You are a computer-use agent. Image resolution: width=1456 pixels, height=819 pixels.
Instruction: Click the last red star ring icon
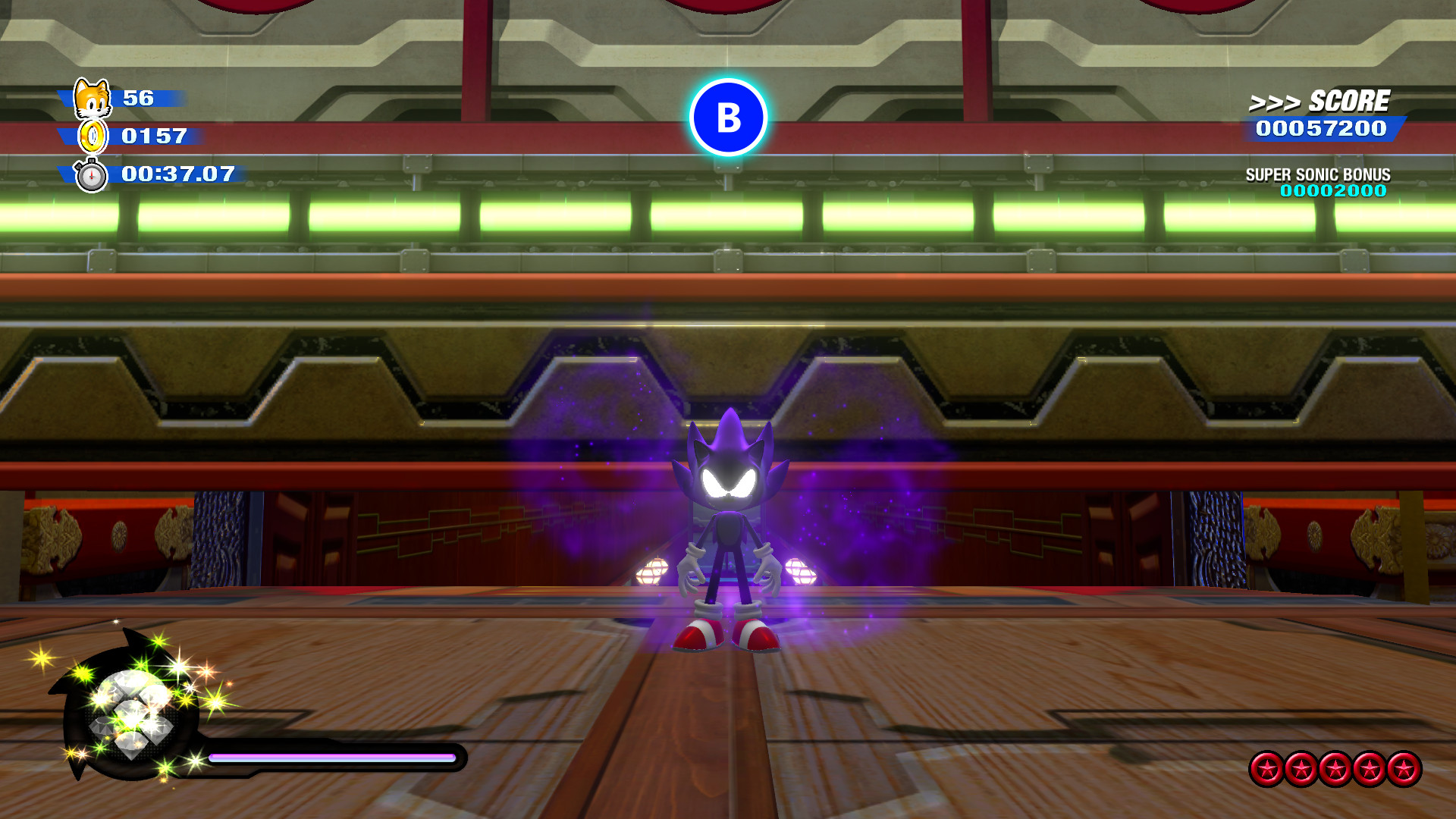[x=1404, y=767]
